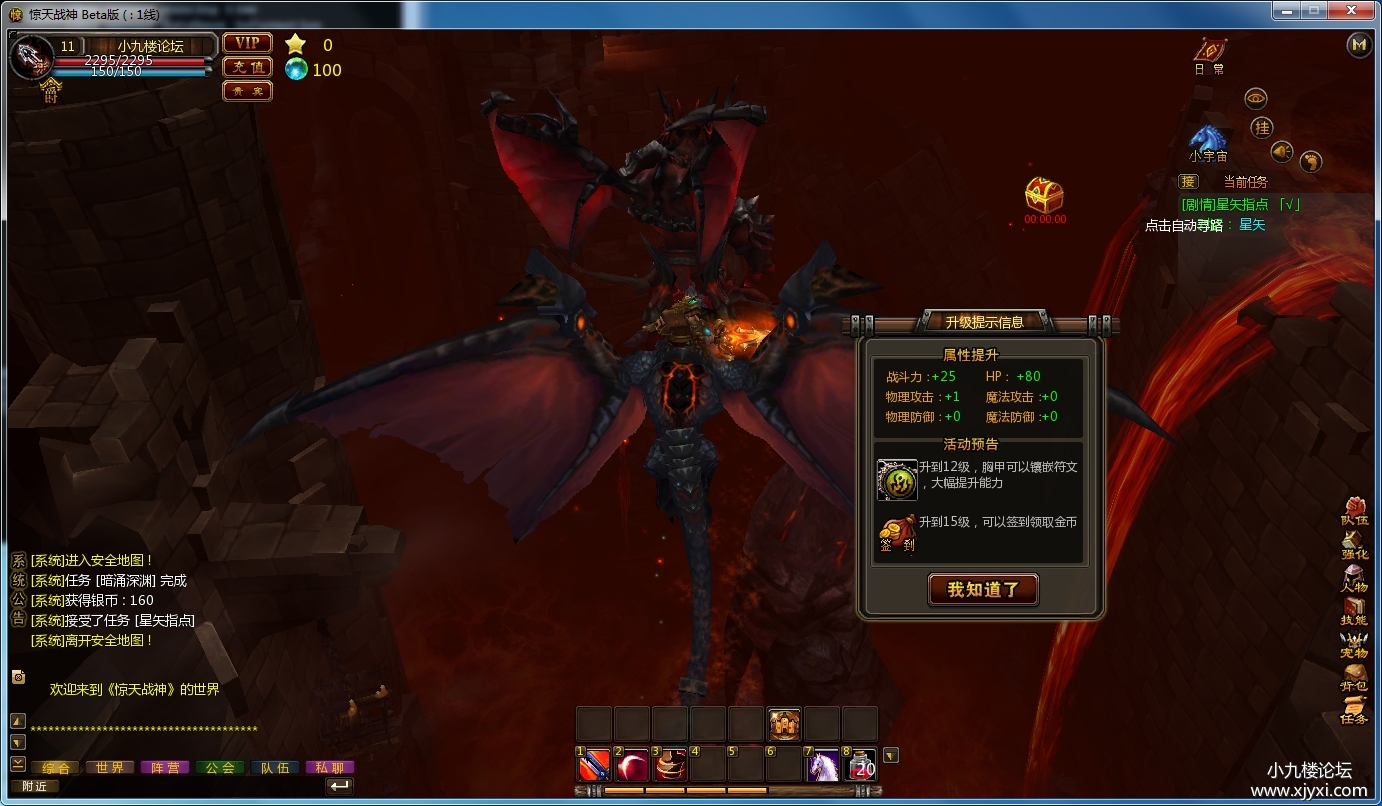Screen dimensions: 1382x806
Task: Open the treasure chest timer reward
Action: pyautogui.click(x=1044, y=194)
